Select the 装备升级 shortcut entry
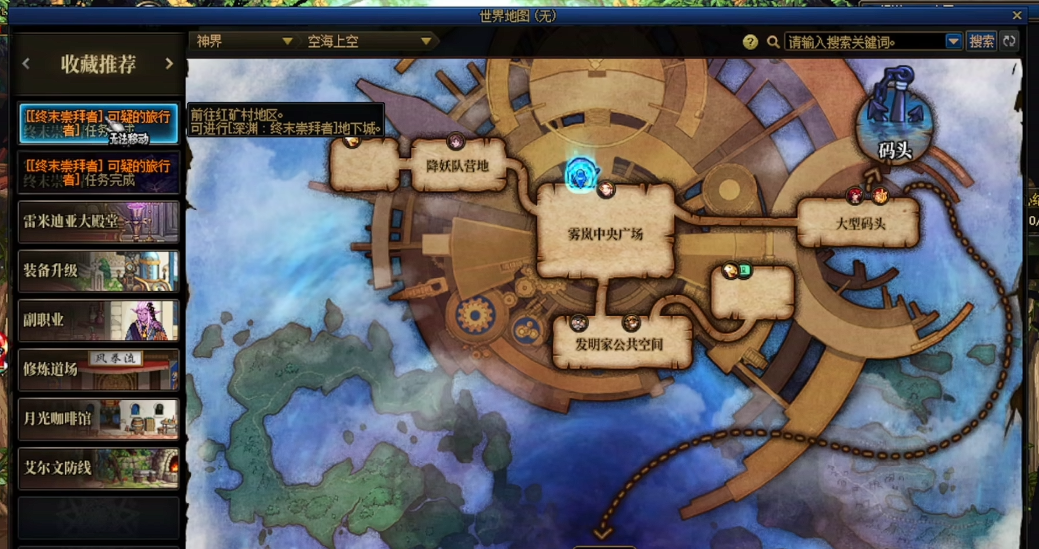 (98, 271)
